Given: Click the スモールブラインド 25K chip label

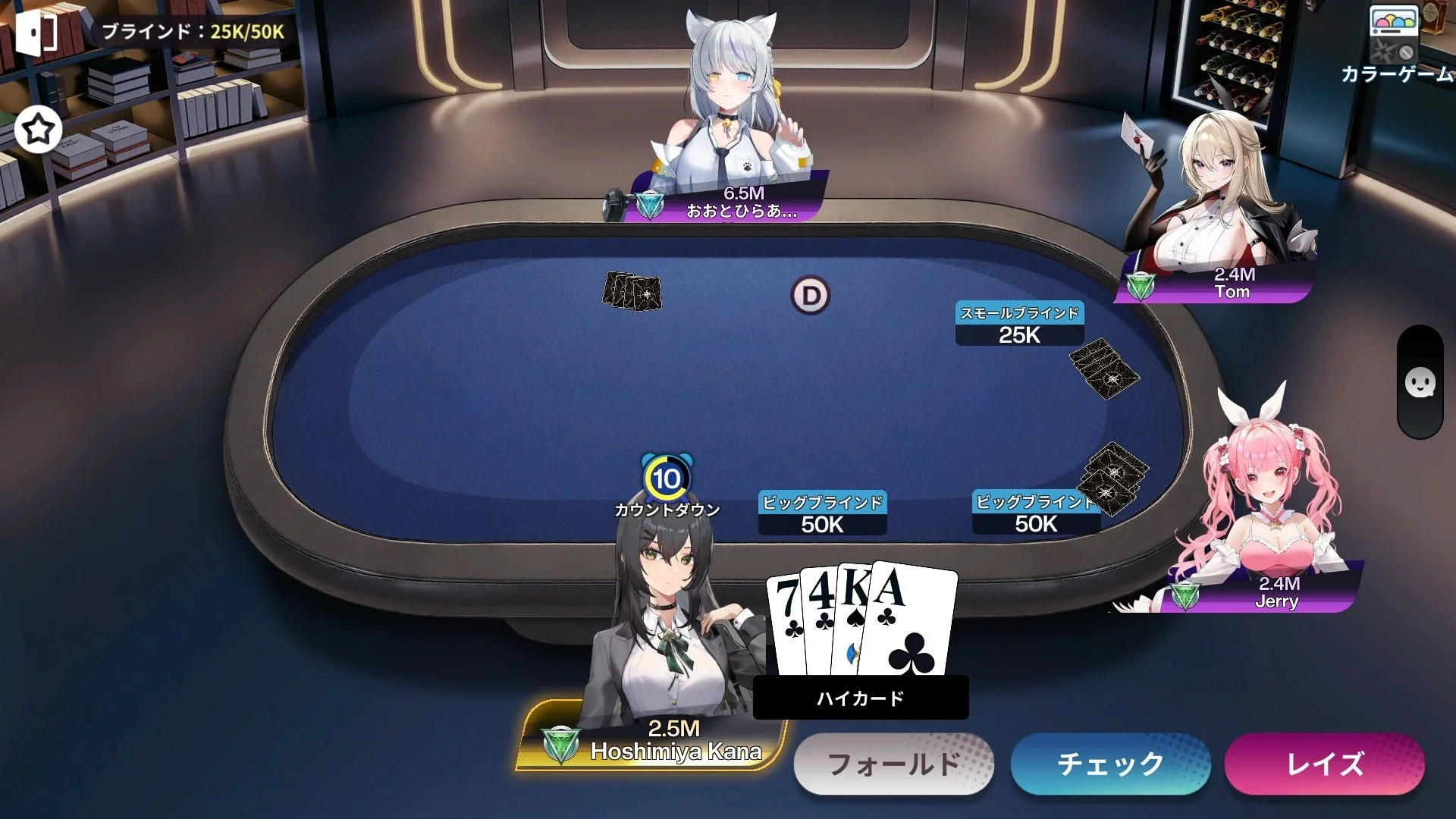Looking at the screenshot, I should pyautogui.click(x=1020, y=322).
